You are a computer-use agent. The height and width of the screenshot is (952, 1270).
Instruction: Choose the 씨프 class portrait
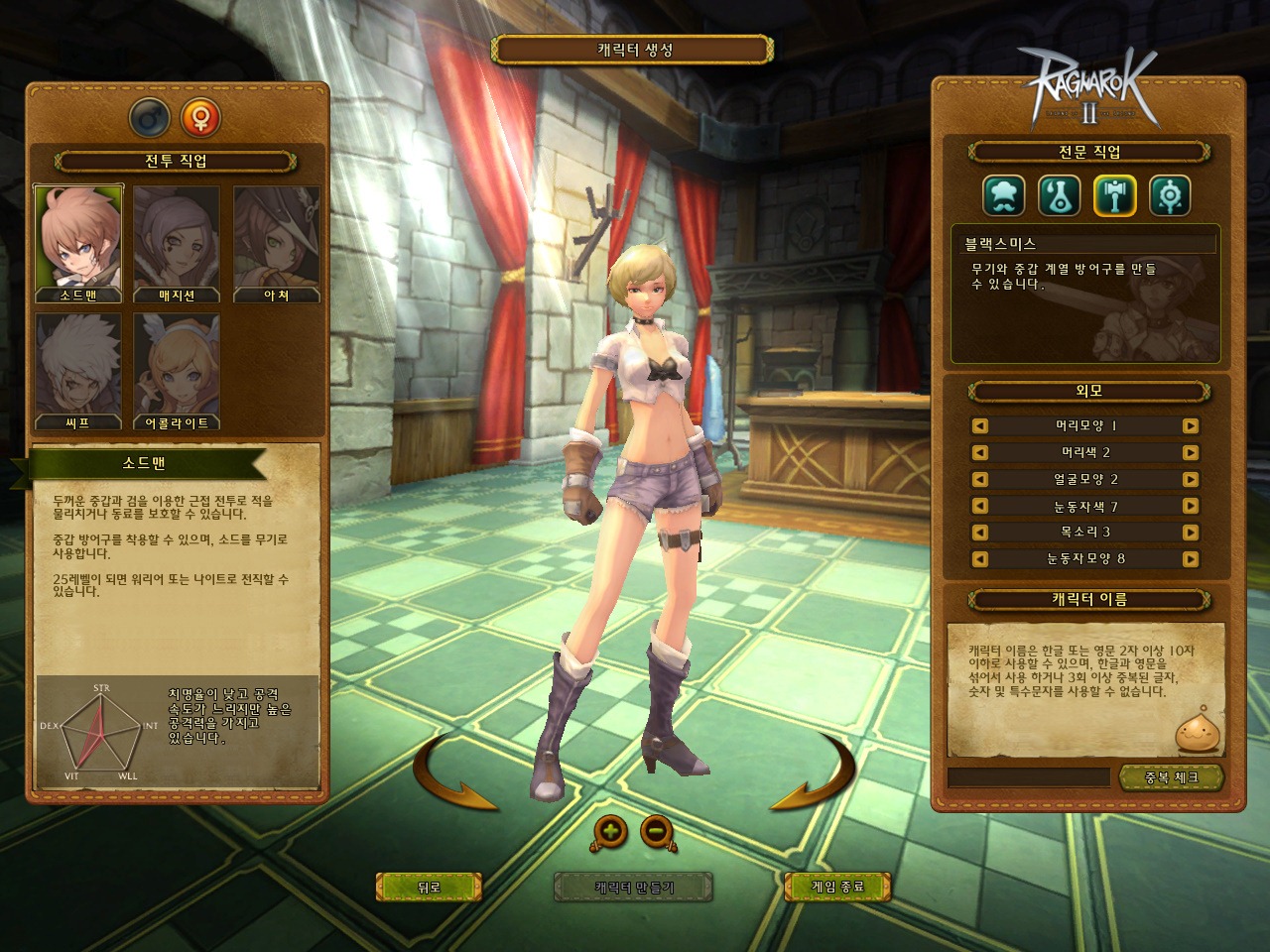78,371
